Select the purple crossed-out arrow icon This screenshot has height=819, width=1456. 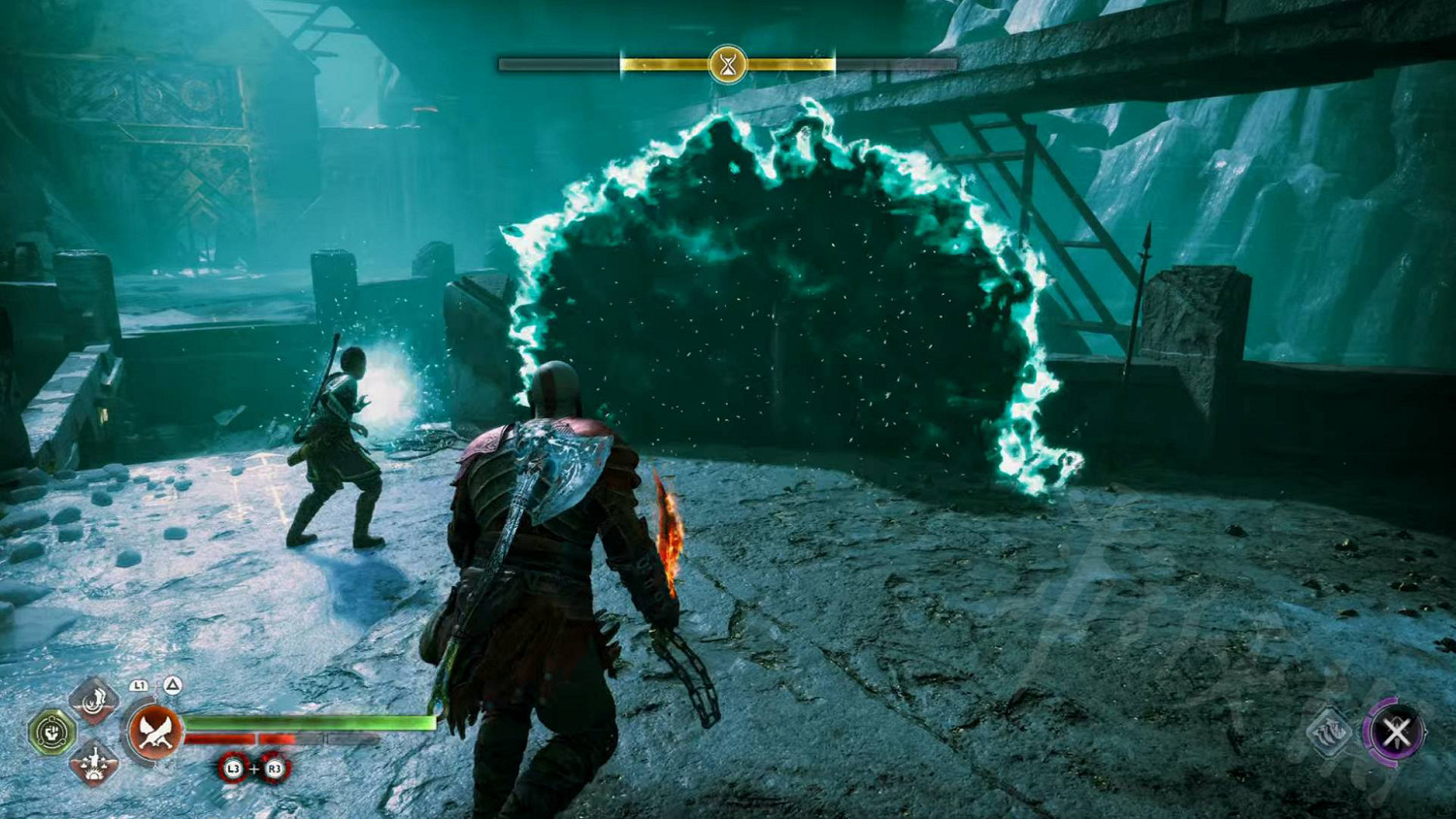(1396, 733)
